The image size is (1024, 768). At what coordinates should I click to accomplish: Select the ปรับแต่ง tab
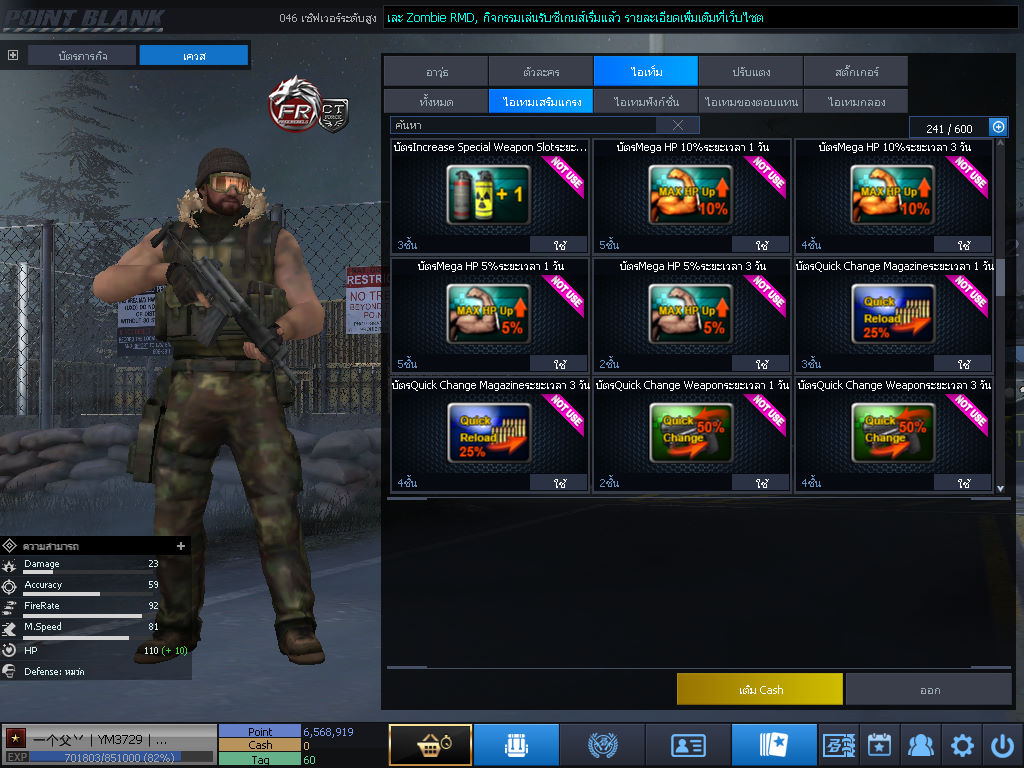tap(750, 72)
